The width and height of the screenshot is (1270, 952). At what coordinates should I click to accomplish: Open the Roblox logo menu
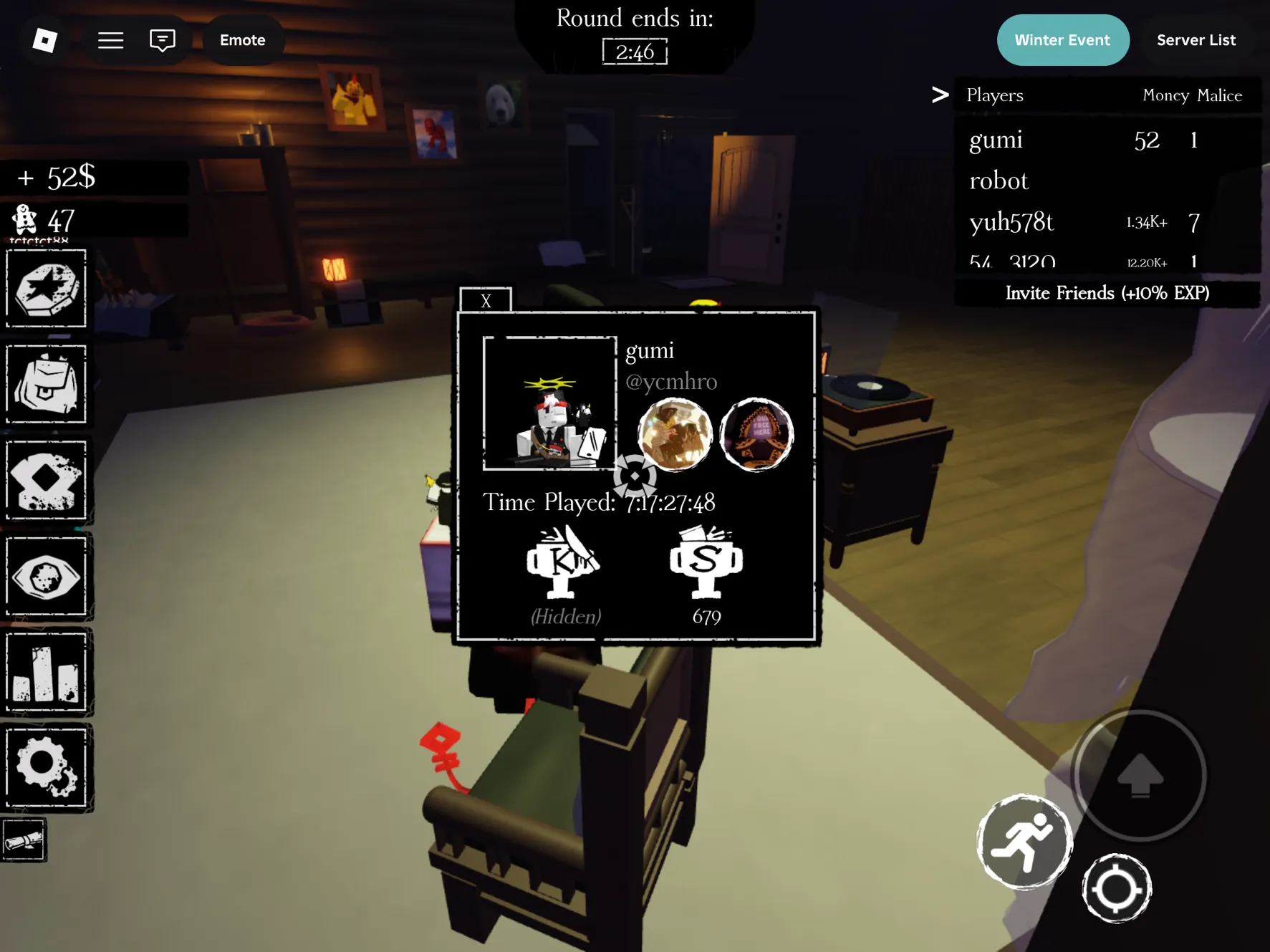pyautogui.click(x=45, y=40)
